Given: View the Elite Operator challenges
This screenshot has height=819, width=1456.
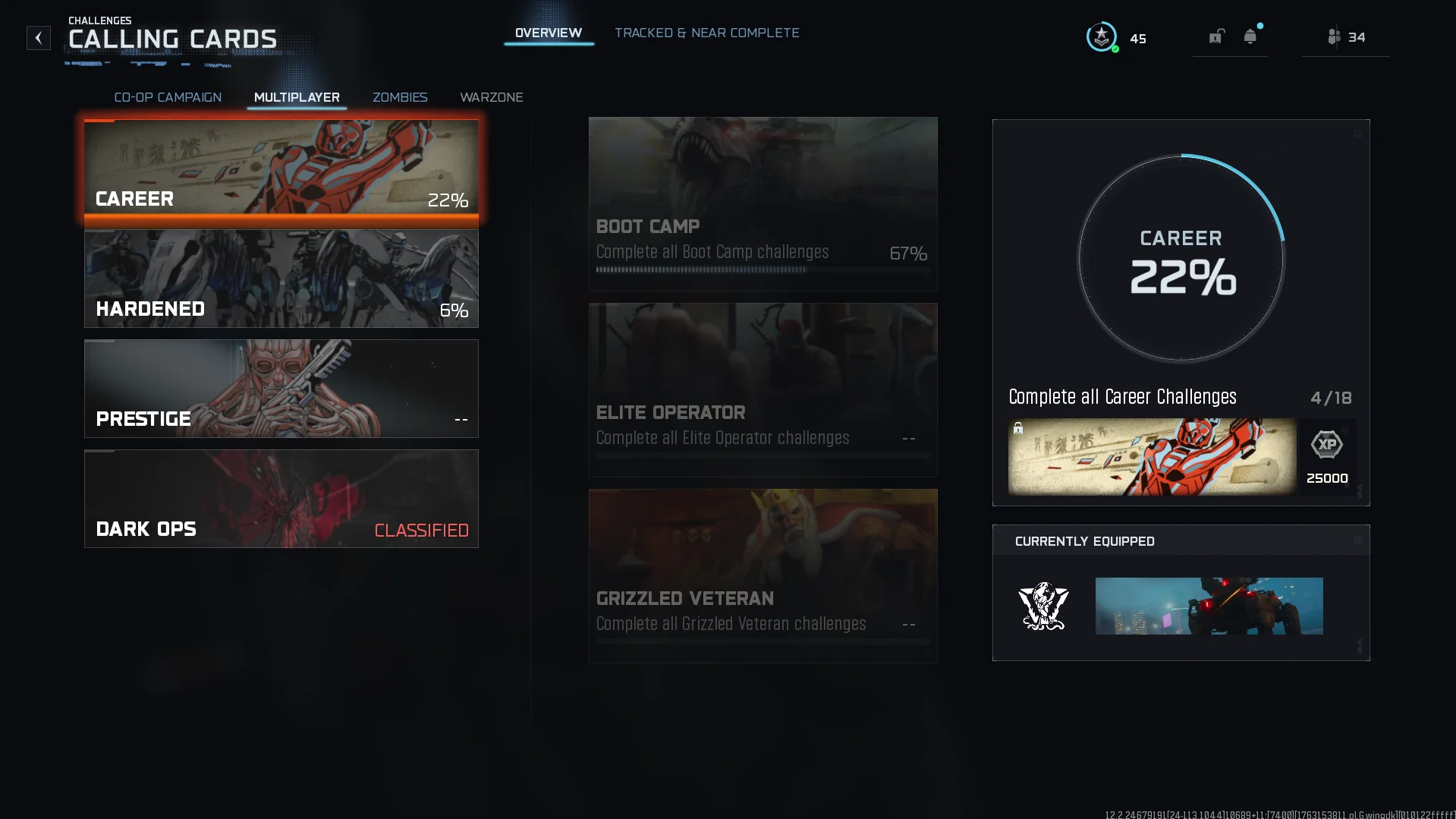Looking at the screenshot, I should pyautogui.click(x=763, y=389).
